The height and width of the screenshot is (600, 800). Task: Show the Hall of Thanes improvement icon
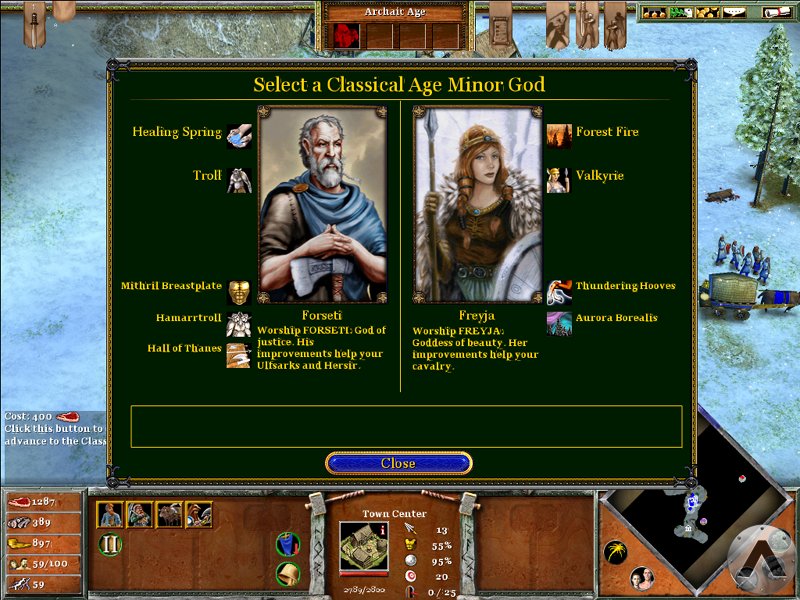click(x=238, y=354)
